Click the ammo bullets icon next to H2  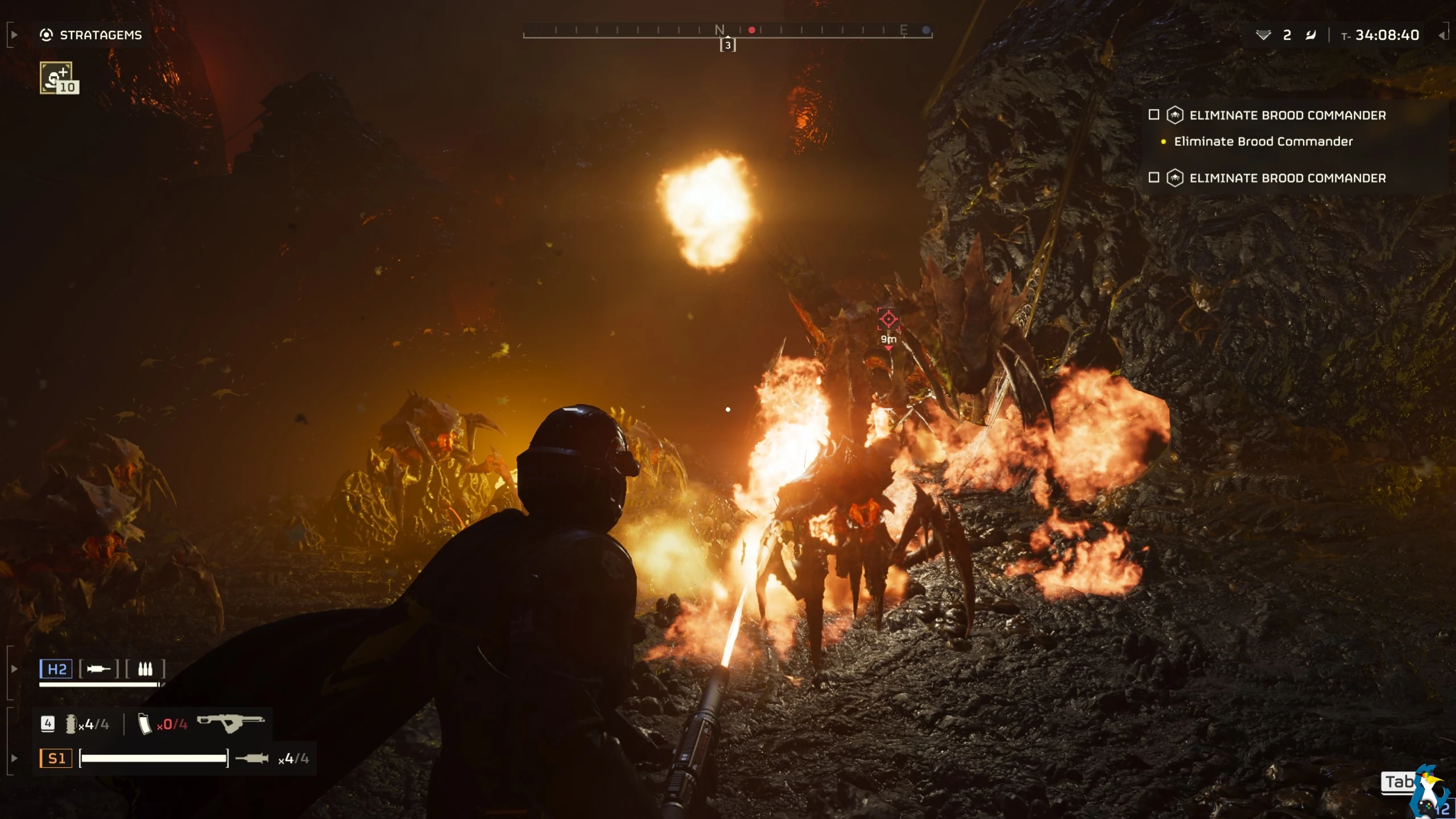145,669
